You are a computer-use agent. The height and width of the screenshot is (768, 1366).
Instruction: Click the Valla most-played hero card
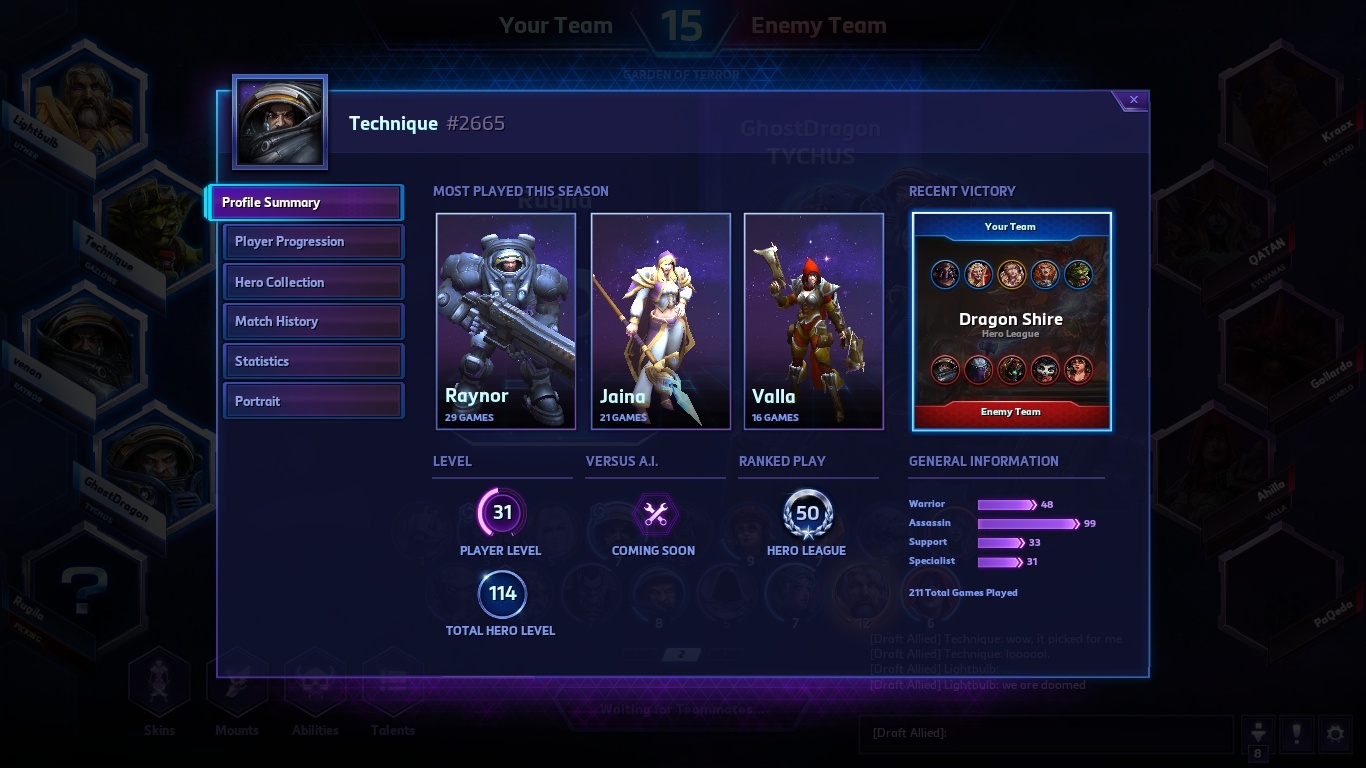click(814, 321)
